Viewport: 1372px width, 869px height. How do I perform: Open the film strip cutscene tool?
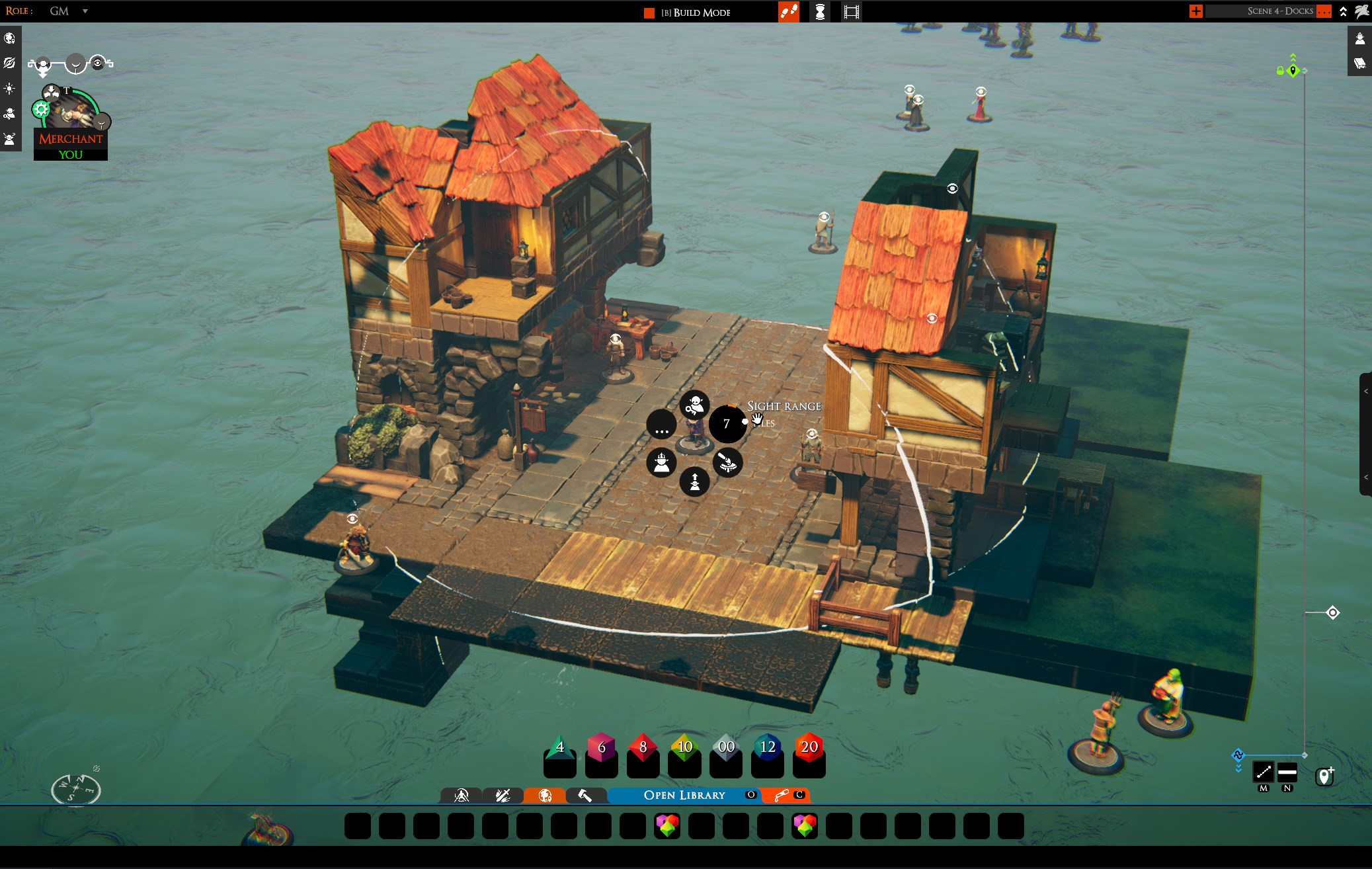pyautogui.click(x=852, y=12)
